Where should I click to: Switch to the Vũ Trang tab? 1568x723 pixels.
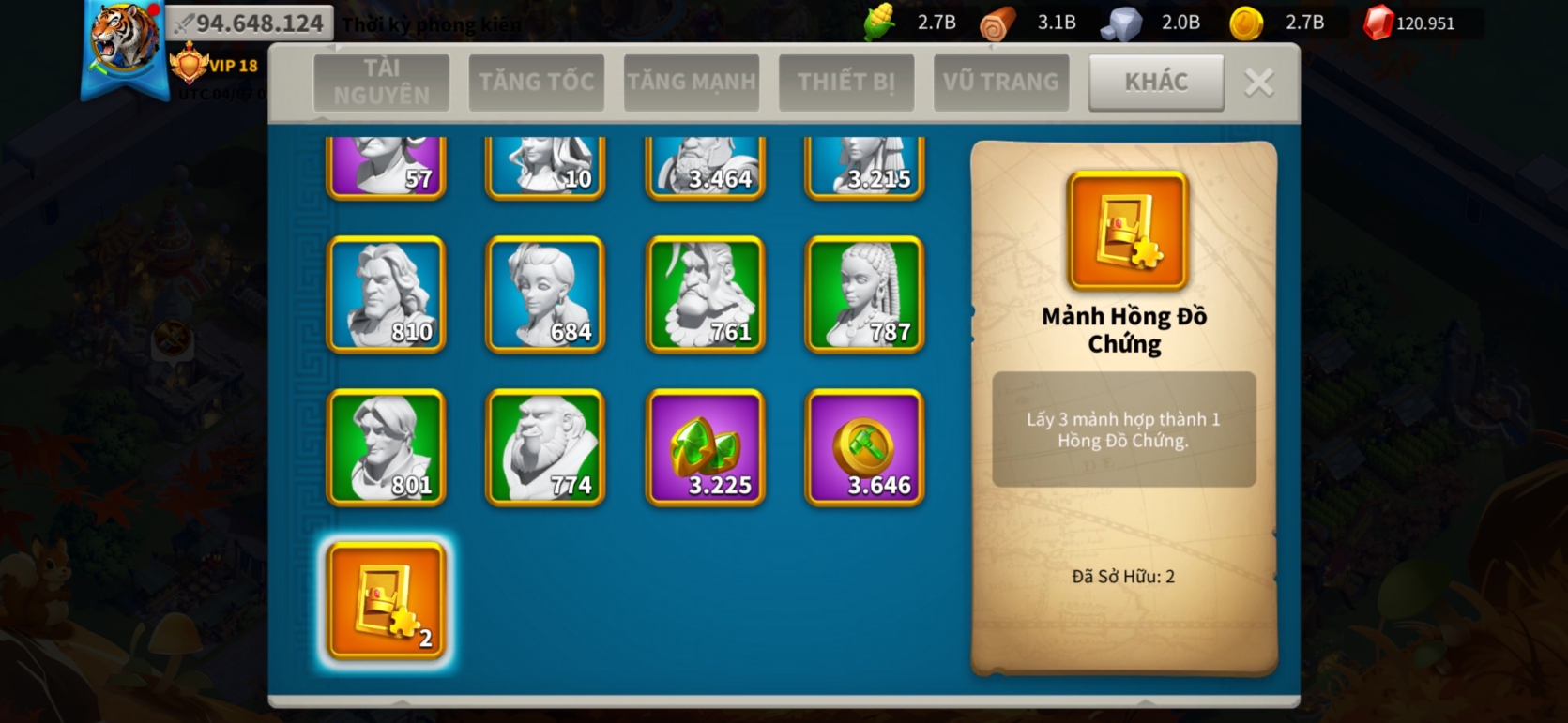point(1001,83)
